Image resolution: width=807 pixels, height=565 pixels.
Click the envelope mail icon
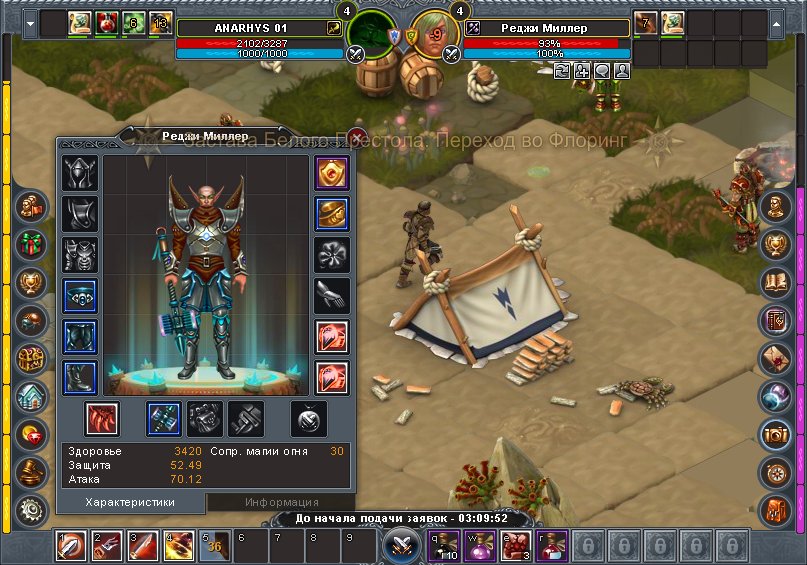coord(775,358)
